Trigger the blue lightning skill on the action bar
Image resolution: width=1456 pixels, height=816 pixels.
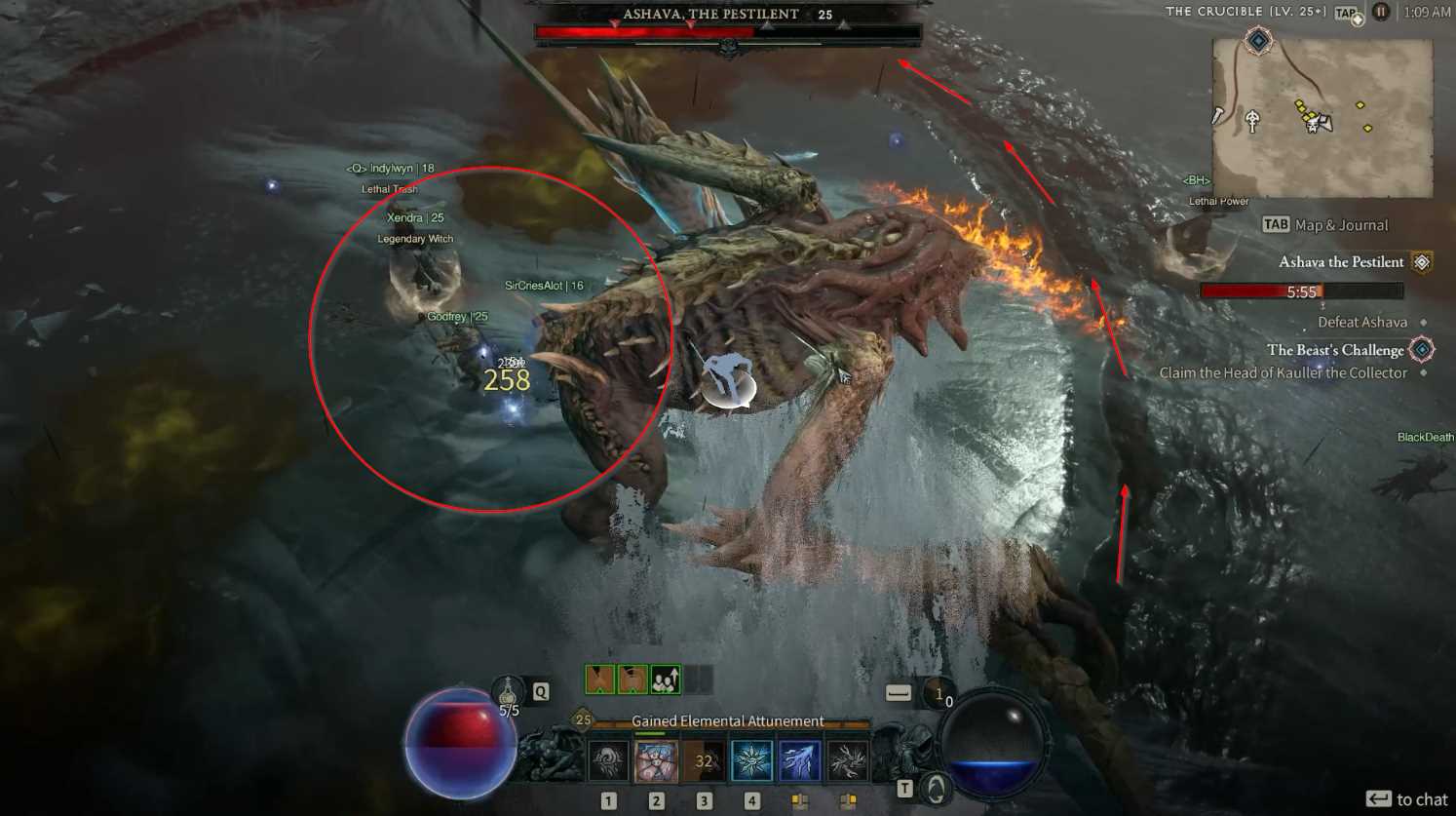(799, 759)
